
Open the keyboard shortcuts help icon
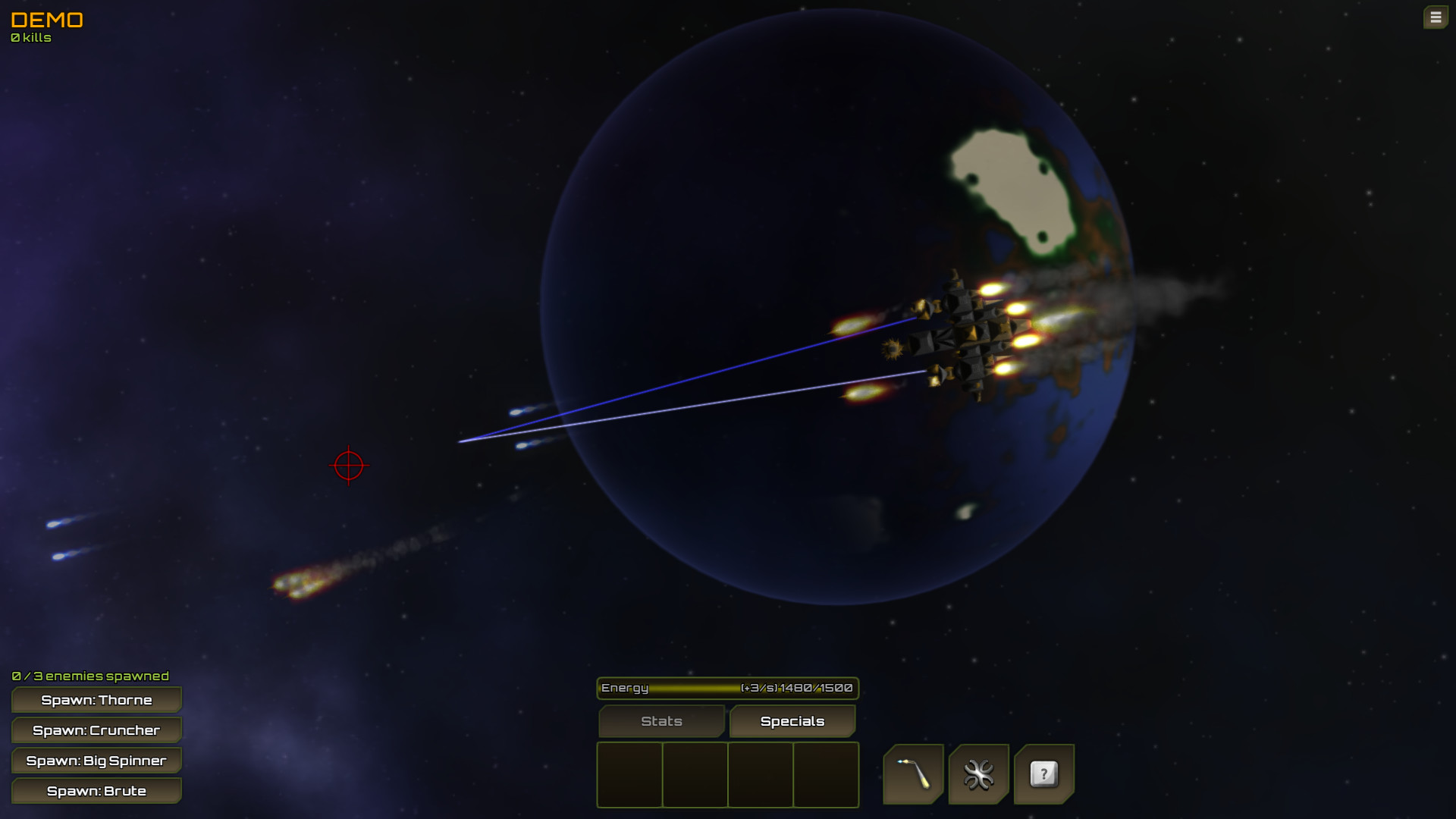tap(1044, 774)
